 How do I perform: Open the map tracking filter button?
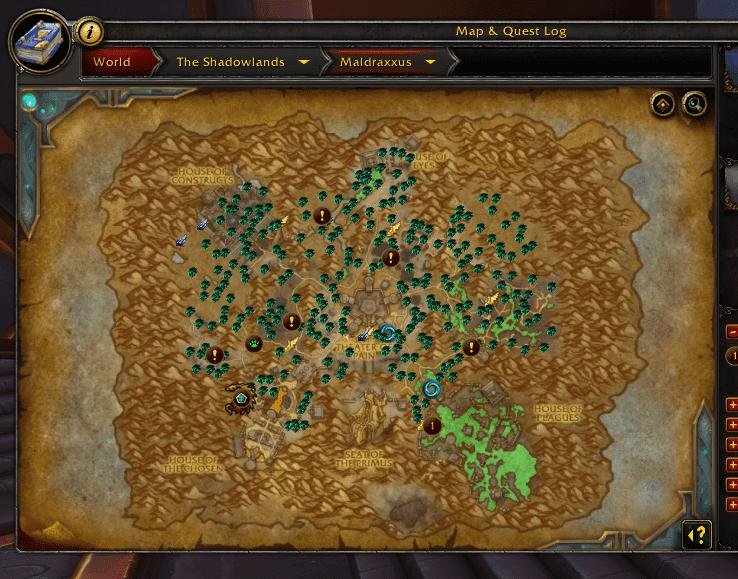click(x=662, y=104)
